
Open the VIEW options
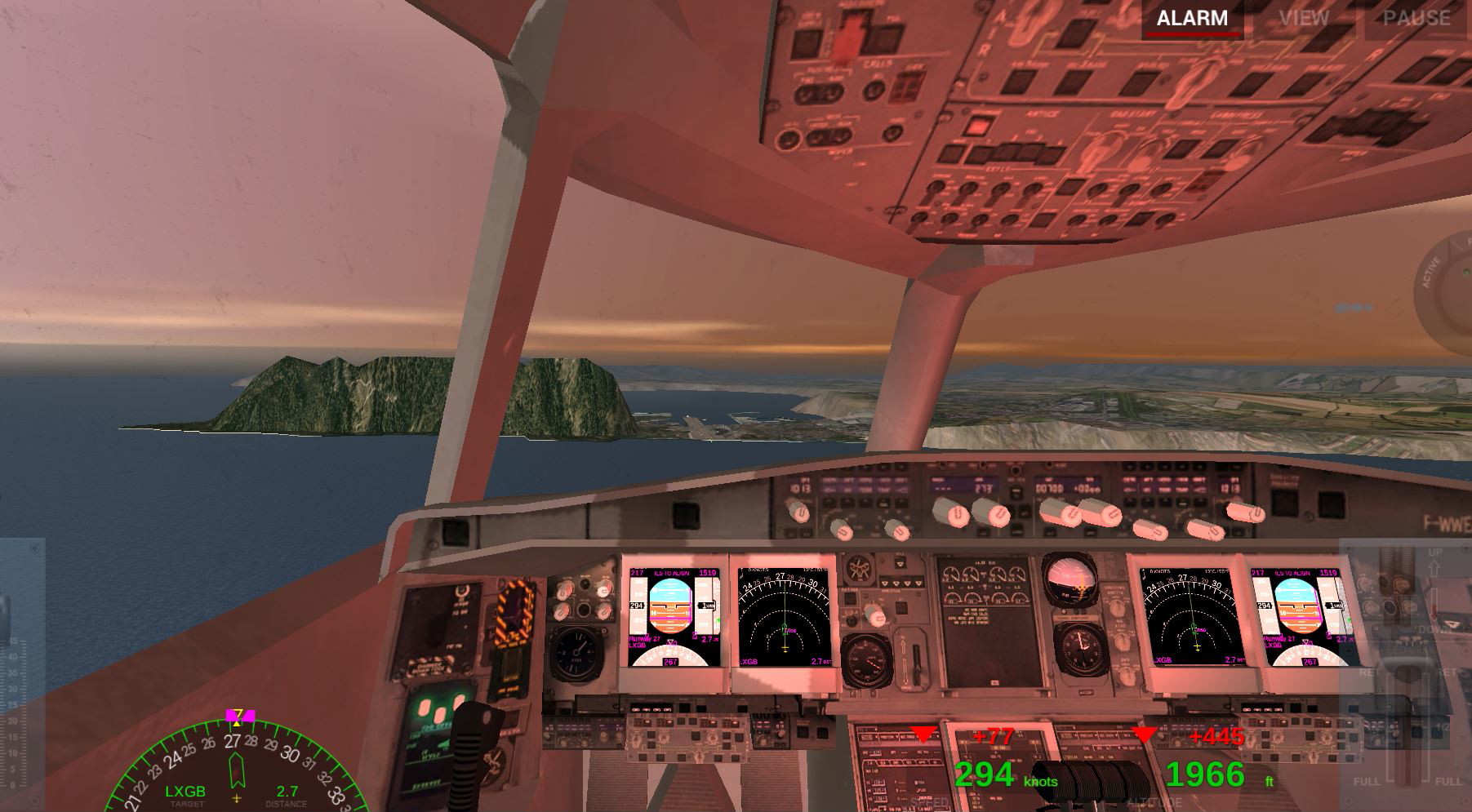(x=1304, y=19)
